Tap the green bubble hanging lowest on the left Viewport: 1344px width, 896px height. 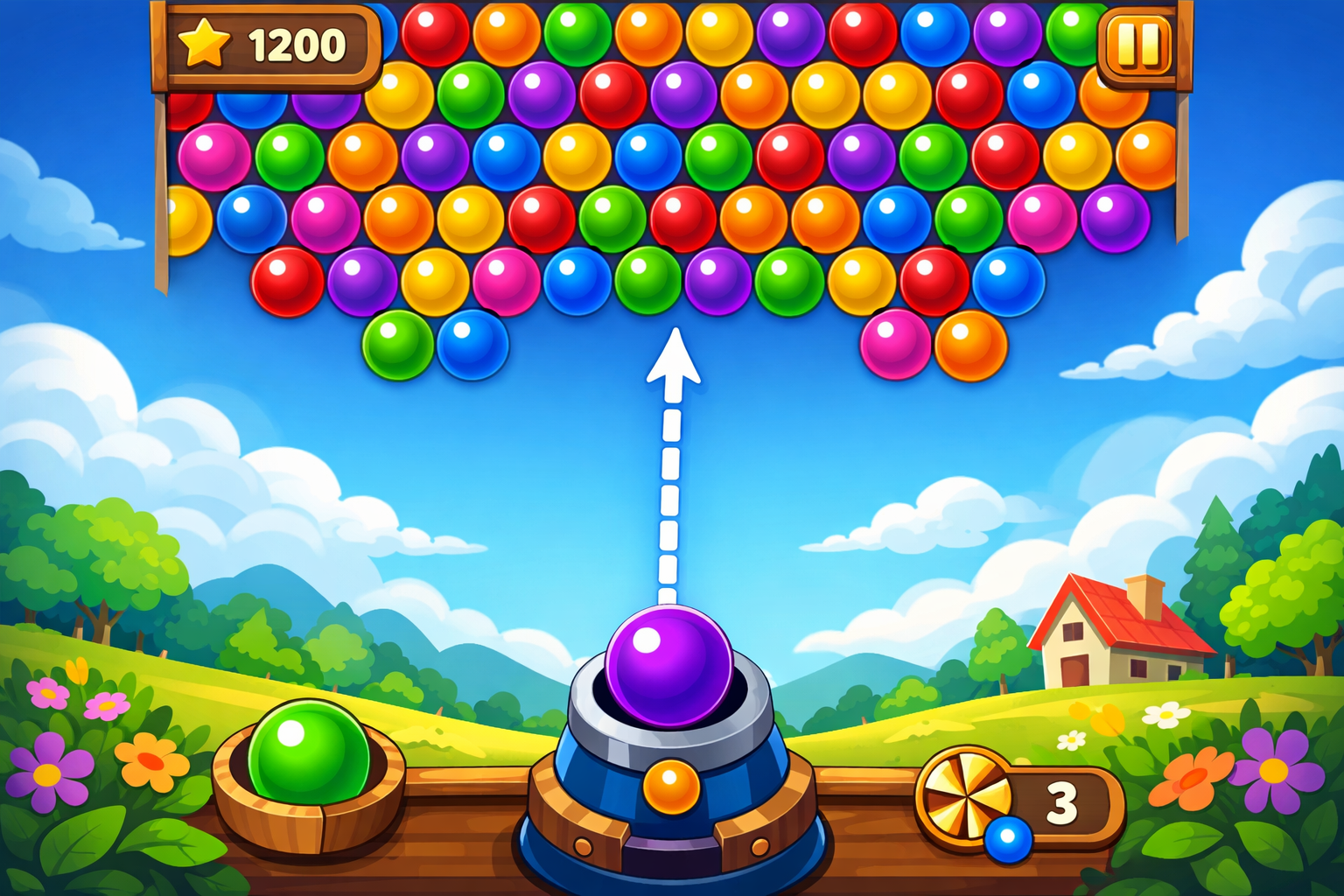[397, 347]
